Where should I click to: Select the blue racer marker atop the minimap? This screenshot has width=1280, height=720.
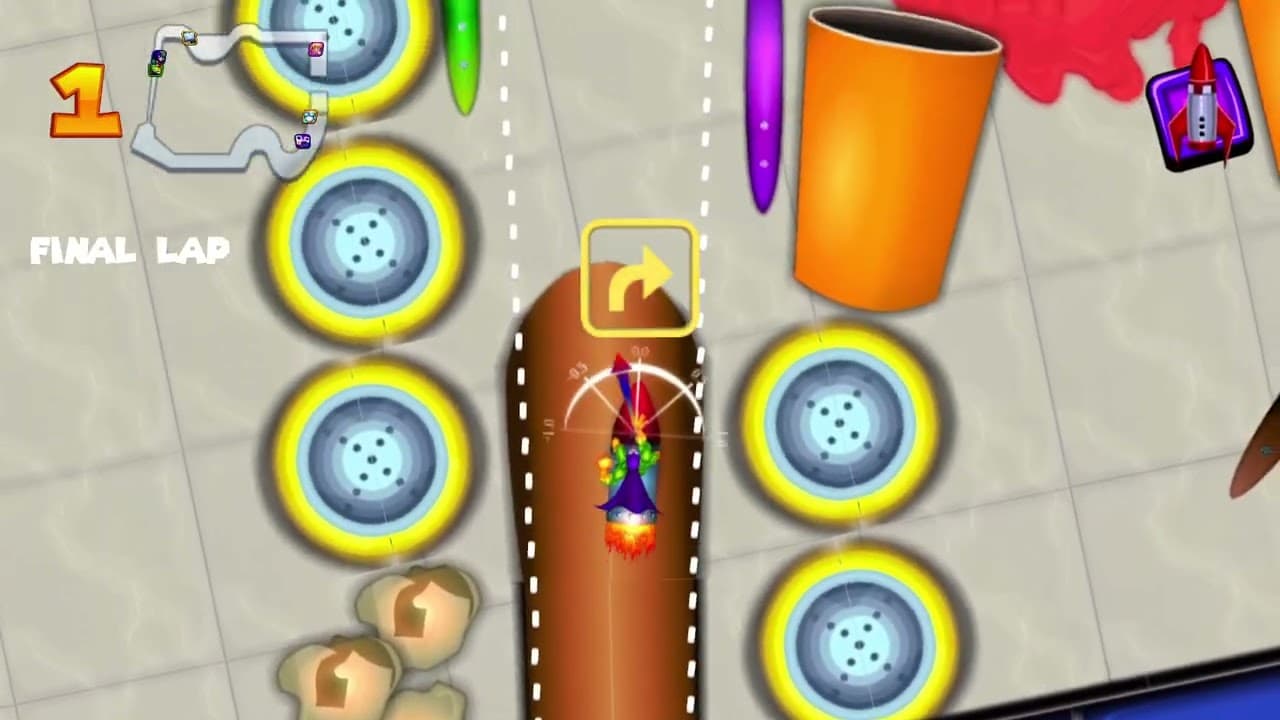(190, 37)
